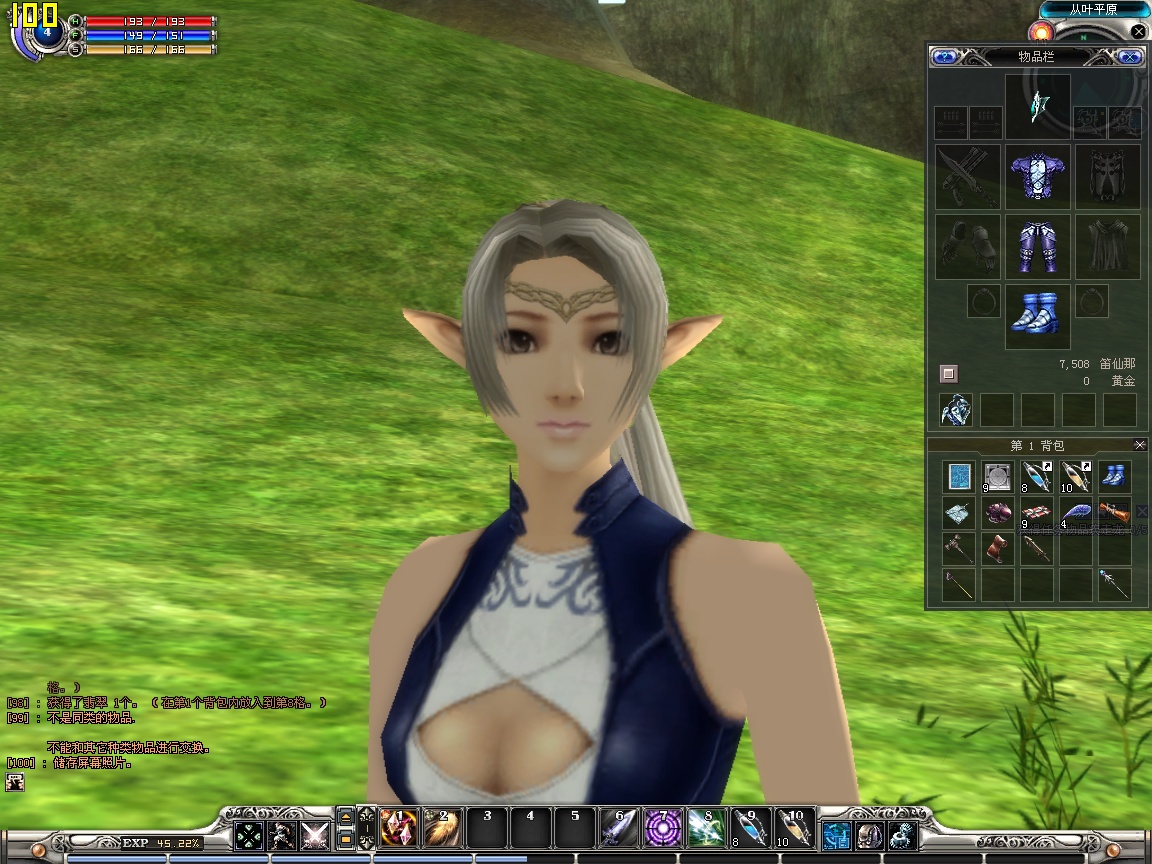Close the minimap with its X button
Screen dimensions: 1152x864
pyautogui.click(x=1138, y=31)
